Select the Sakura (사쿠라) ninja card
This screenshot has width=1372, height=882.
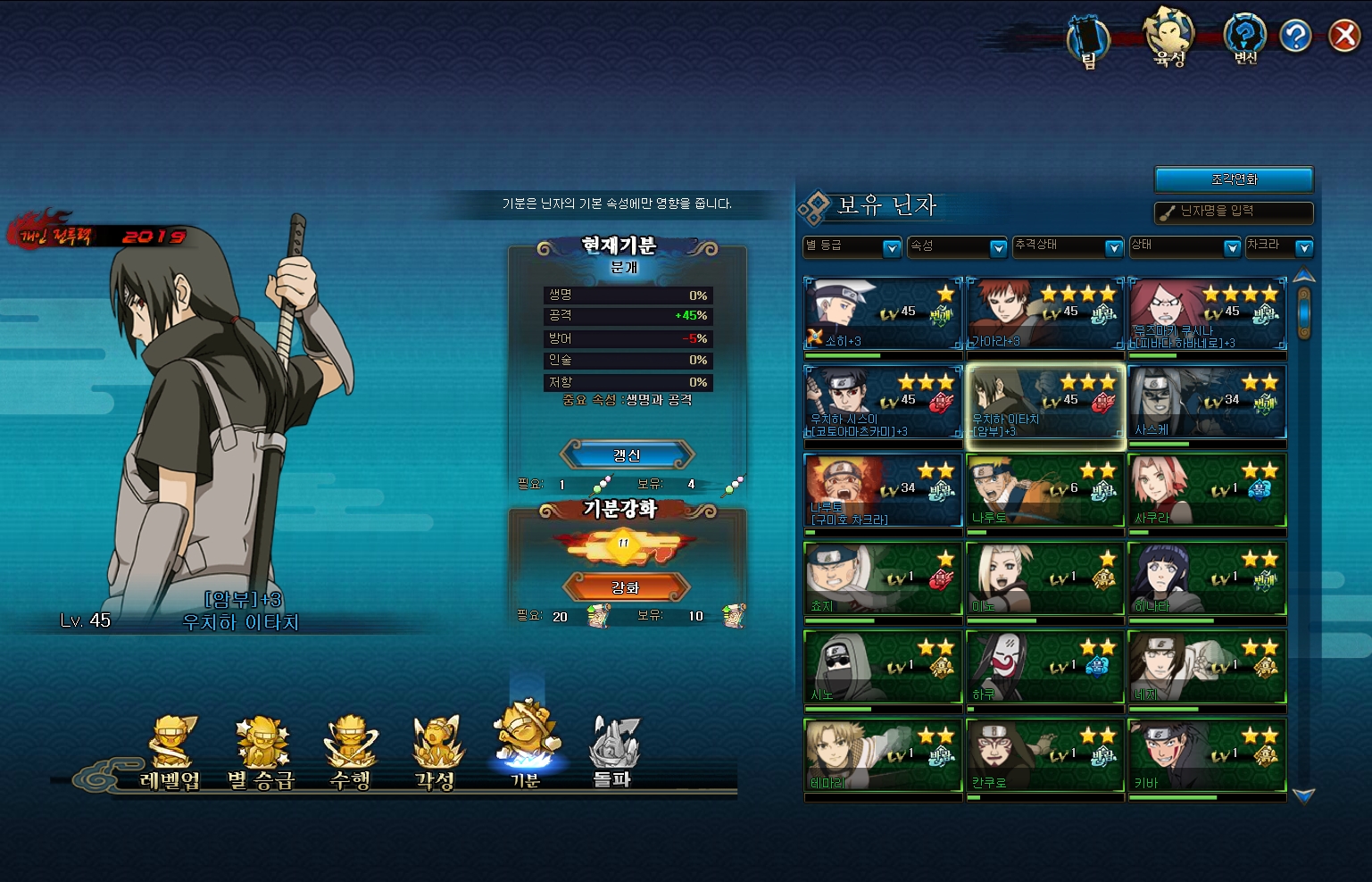[x=1207, y=490]
